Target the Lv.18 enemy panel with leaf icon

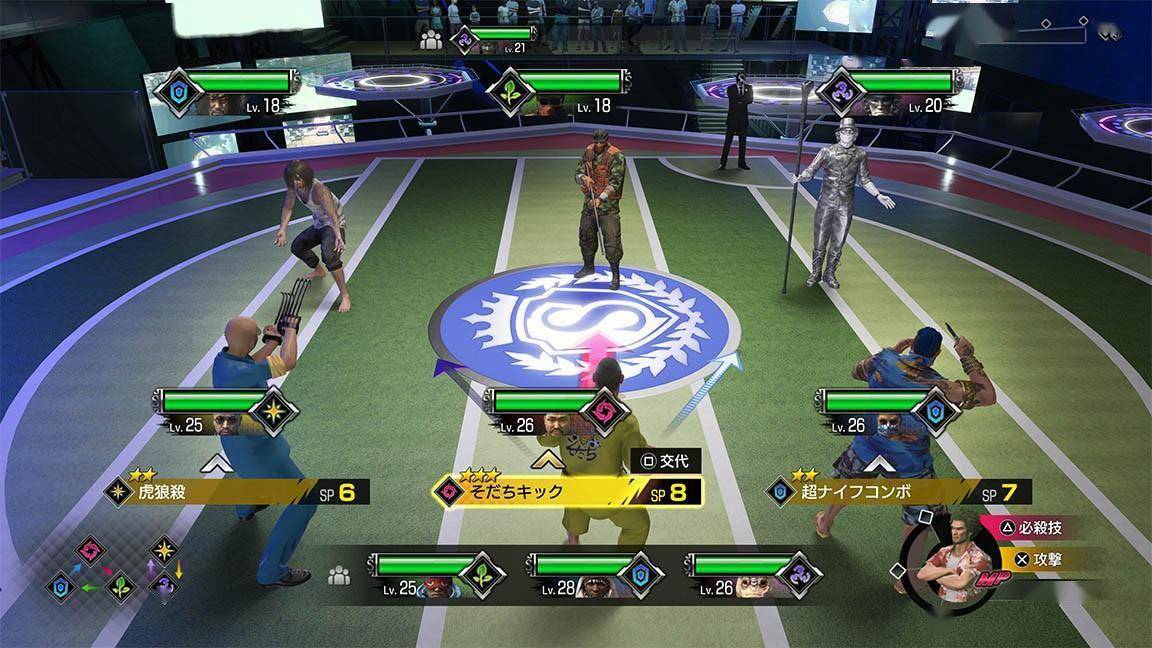tap(560, 92)
